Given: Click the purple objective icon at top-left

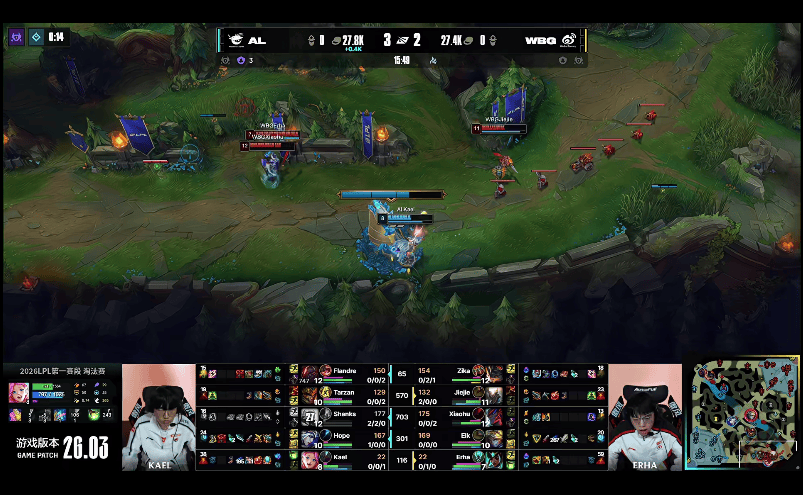Looking at the screenshot, I should [x=16, y=37].
